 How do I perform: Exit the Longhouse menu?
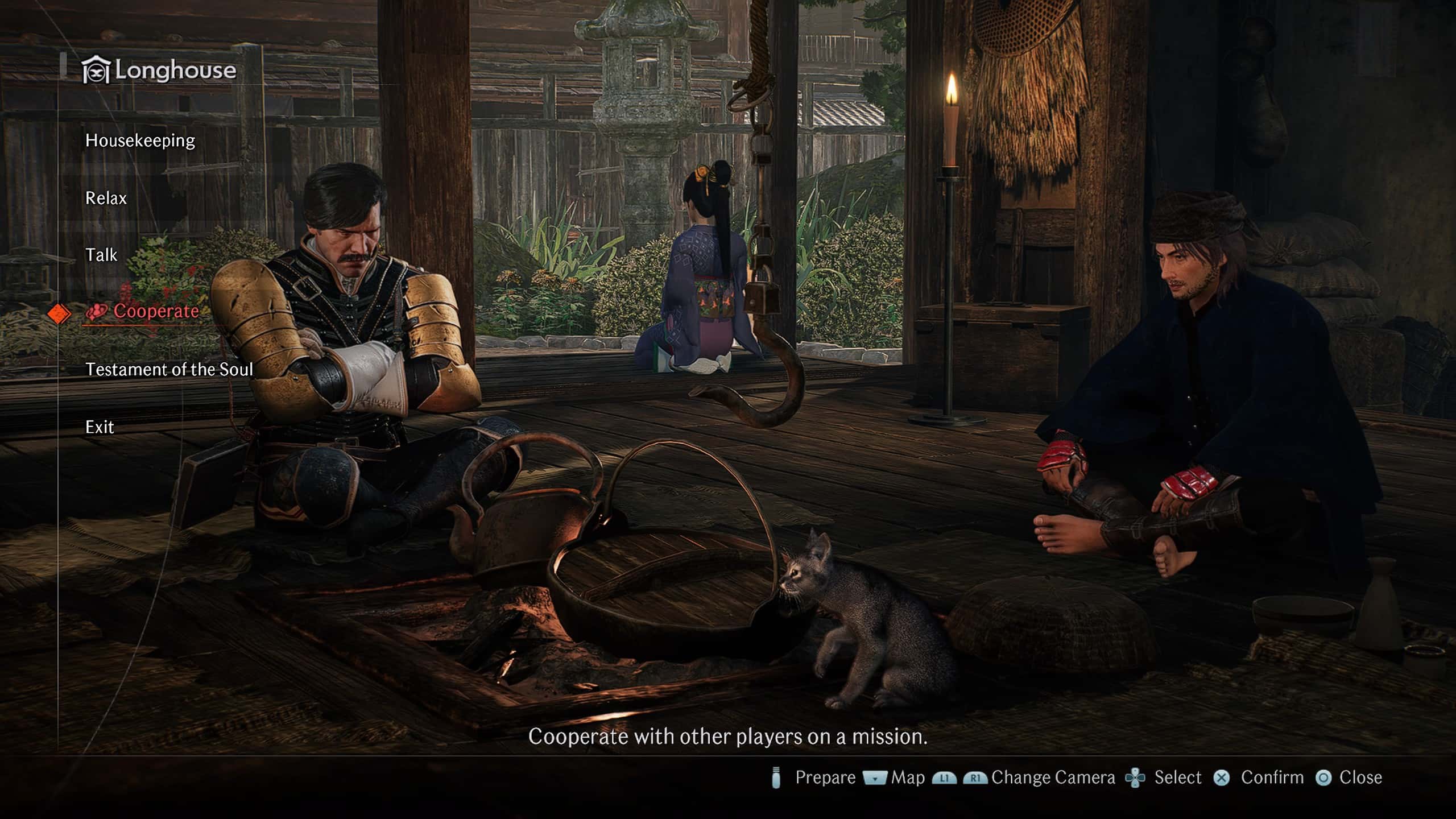pos(100,427)
